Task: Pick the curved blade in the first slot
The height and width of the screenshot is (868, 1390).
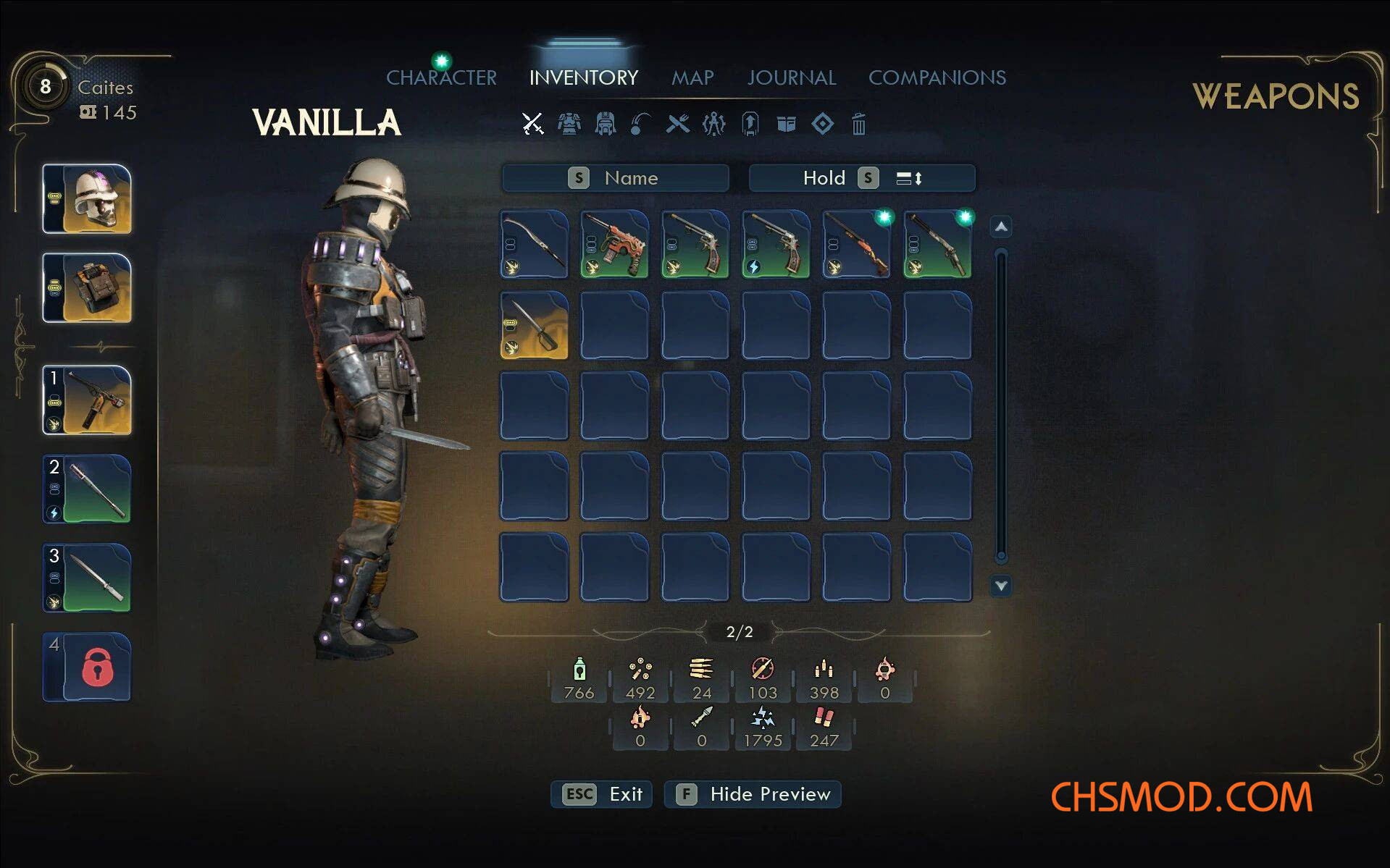Action: 534,245
